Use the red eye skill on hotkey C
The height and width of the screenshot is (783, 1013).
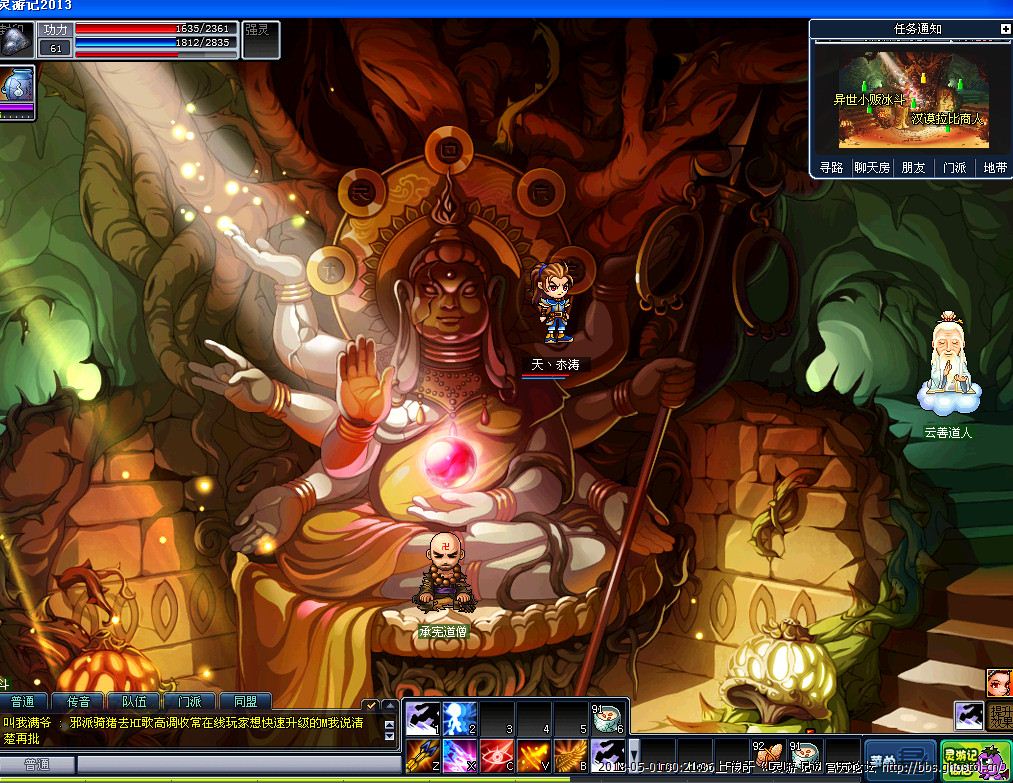click(497, 755)
